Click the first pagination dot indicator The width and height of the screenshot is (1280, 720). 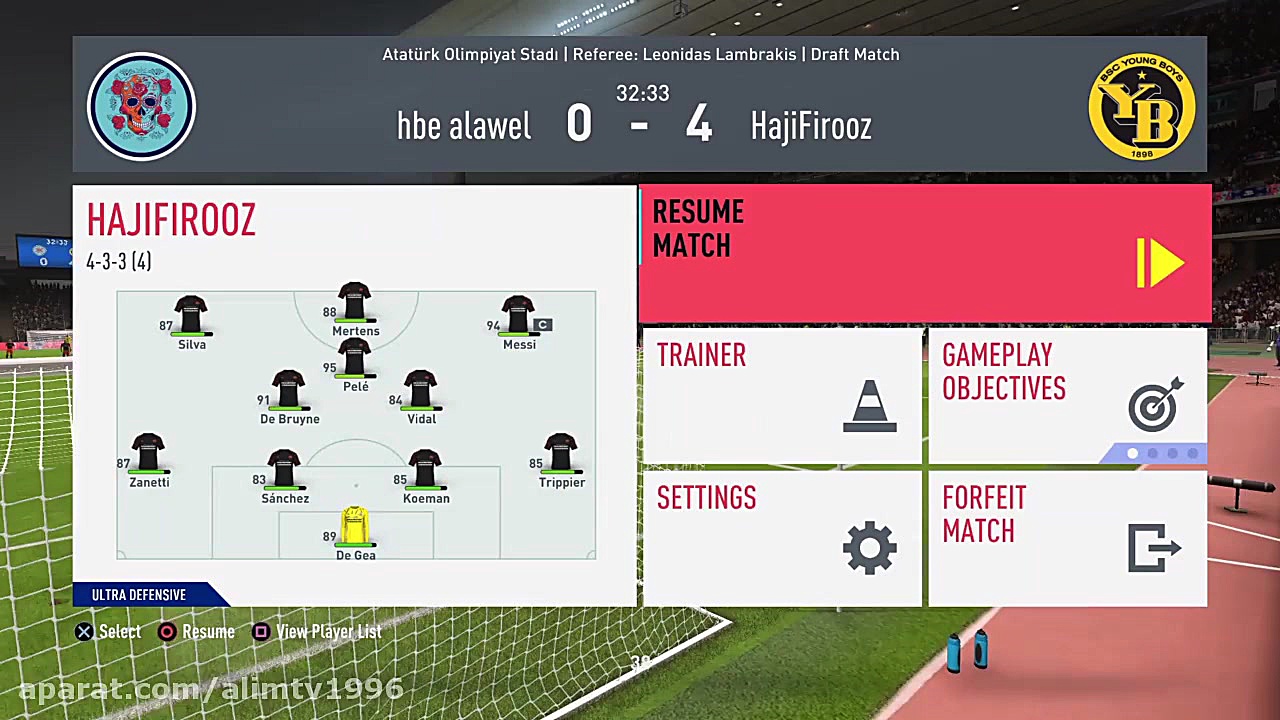1132,453
